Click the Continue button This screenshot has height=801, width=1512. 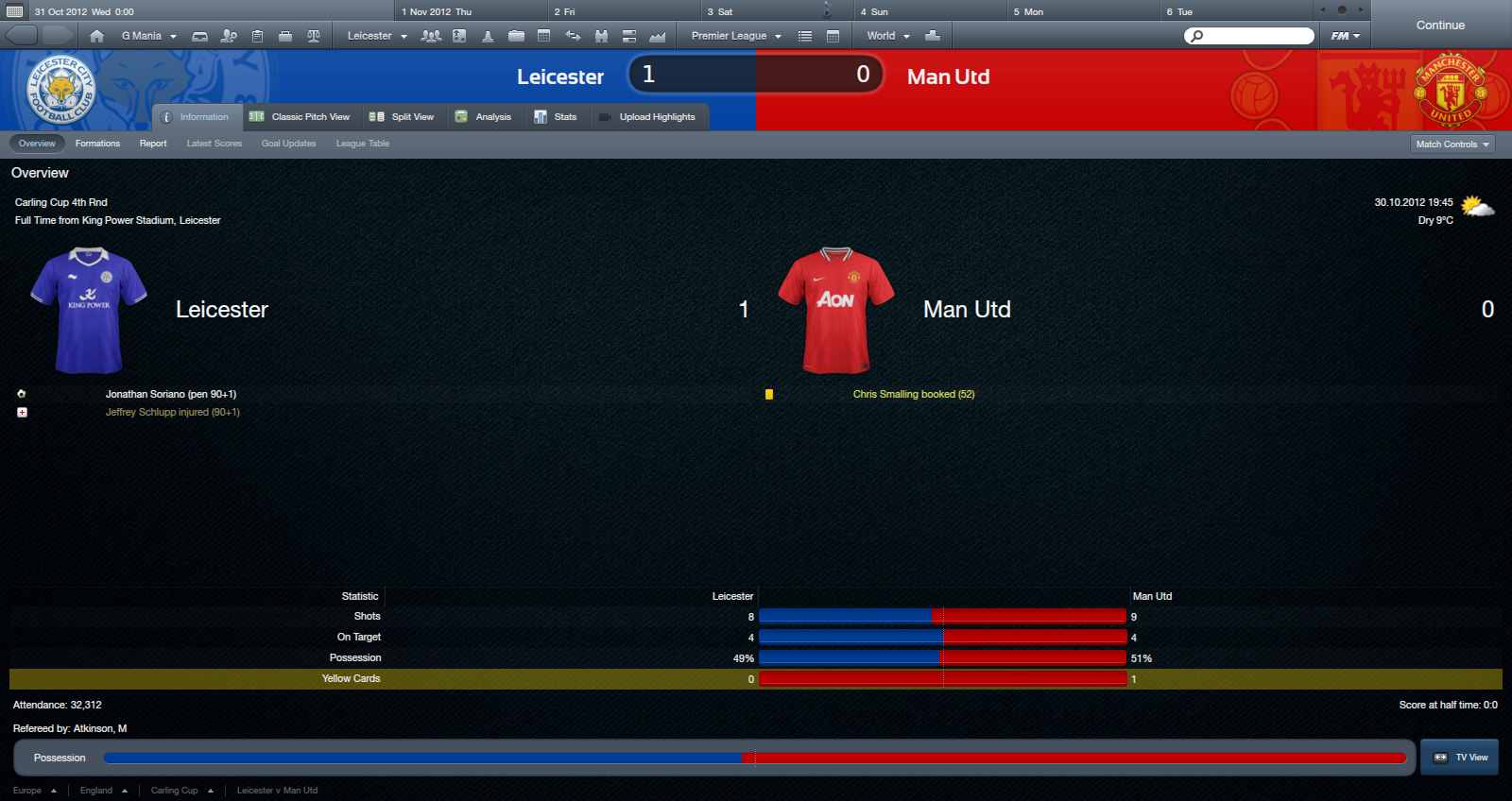click(x=1439, y=26)
